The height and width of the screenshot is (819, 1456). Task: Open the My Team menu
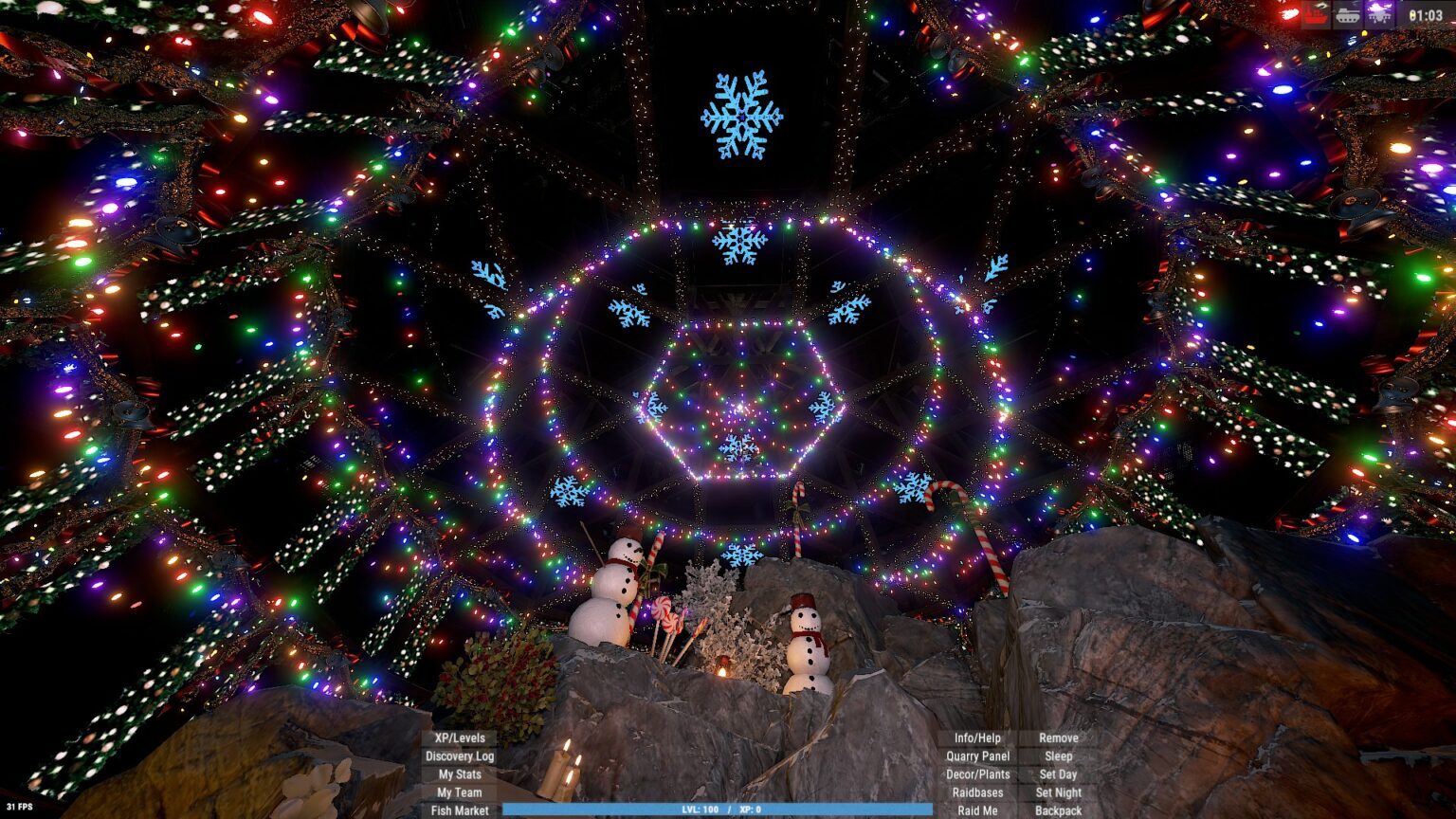tap(460, 792)
